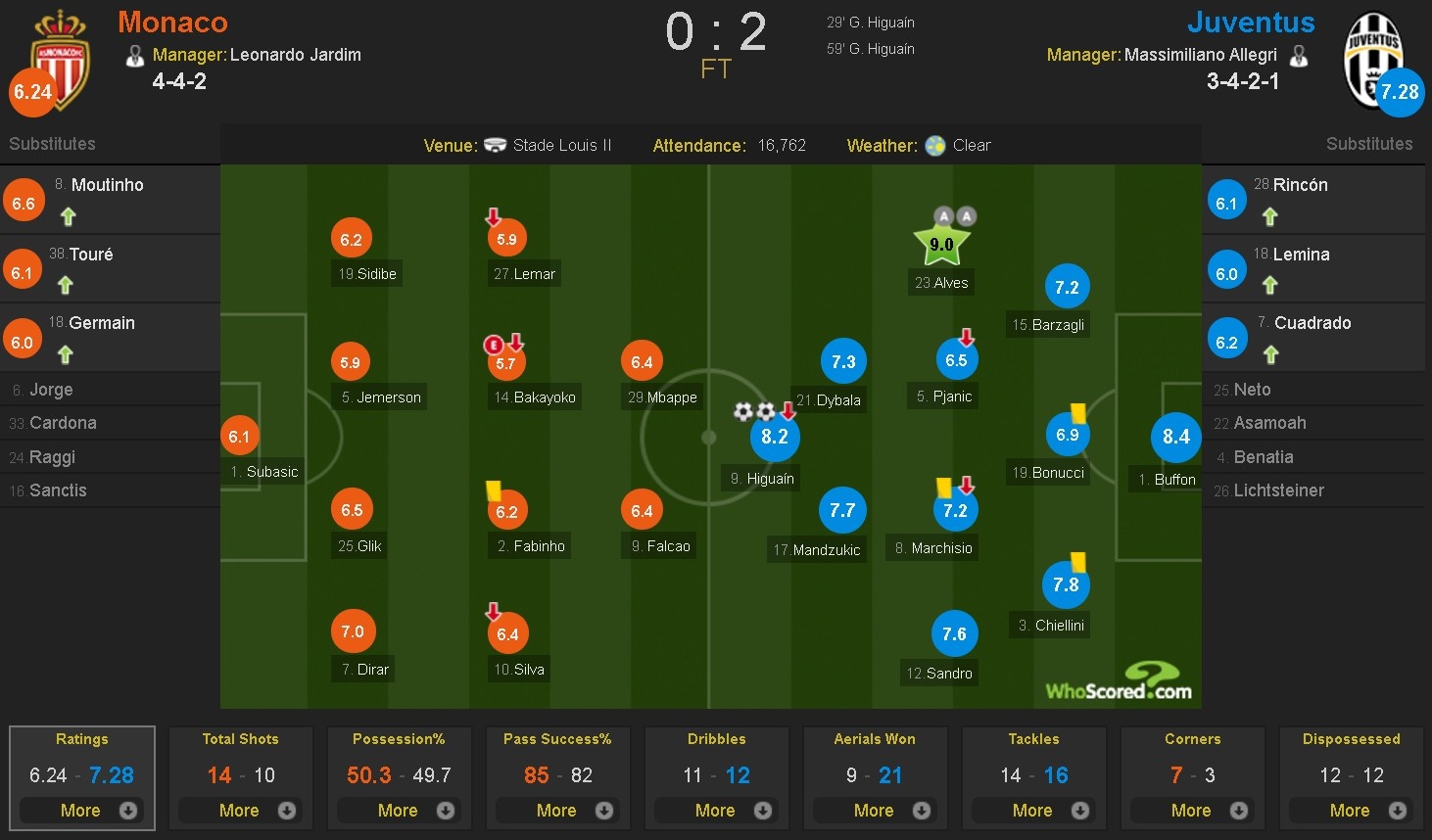Click the Juventus club crest
Viewport: 1432px width, 840px height.
tap(1375, 59)
